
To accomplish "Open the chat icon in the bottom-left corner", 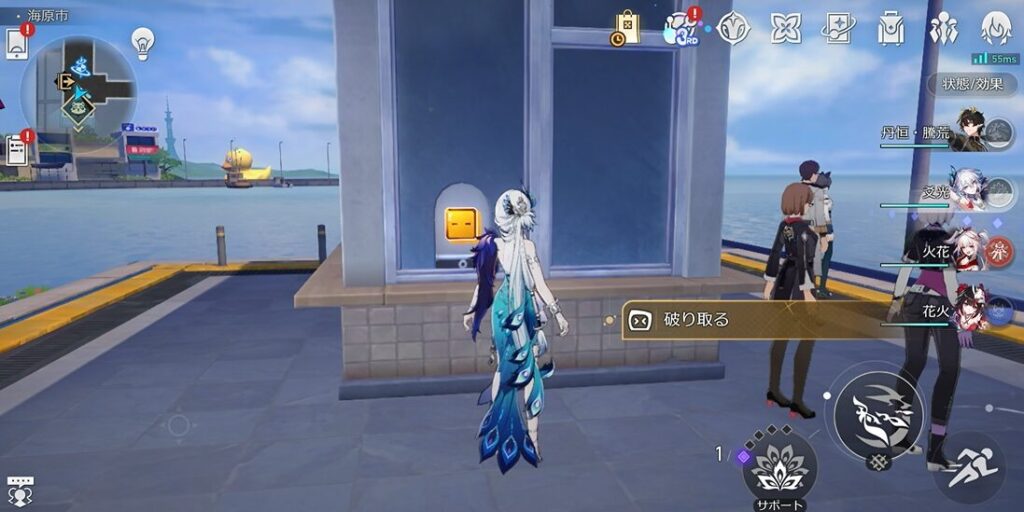I will pos(19,491).
